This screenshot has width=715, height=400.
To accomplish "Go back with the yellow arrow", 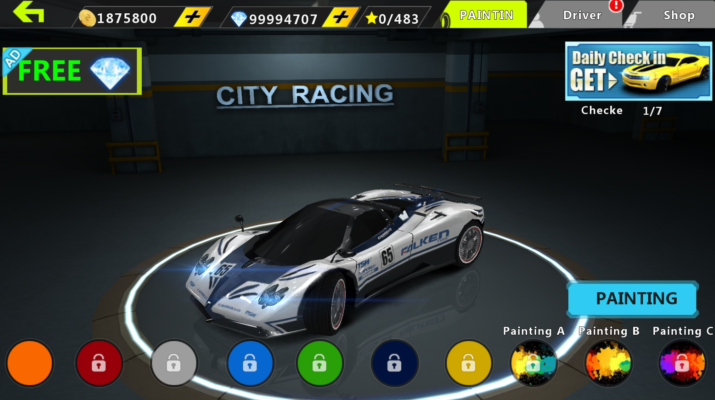I will pyautogui.click(x=29, y=15).
